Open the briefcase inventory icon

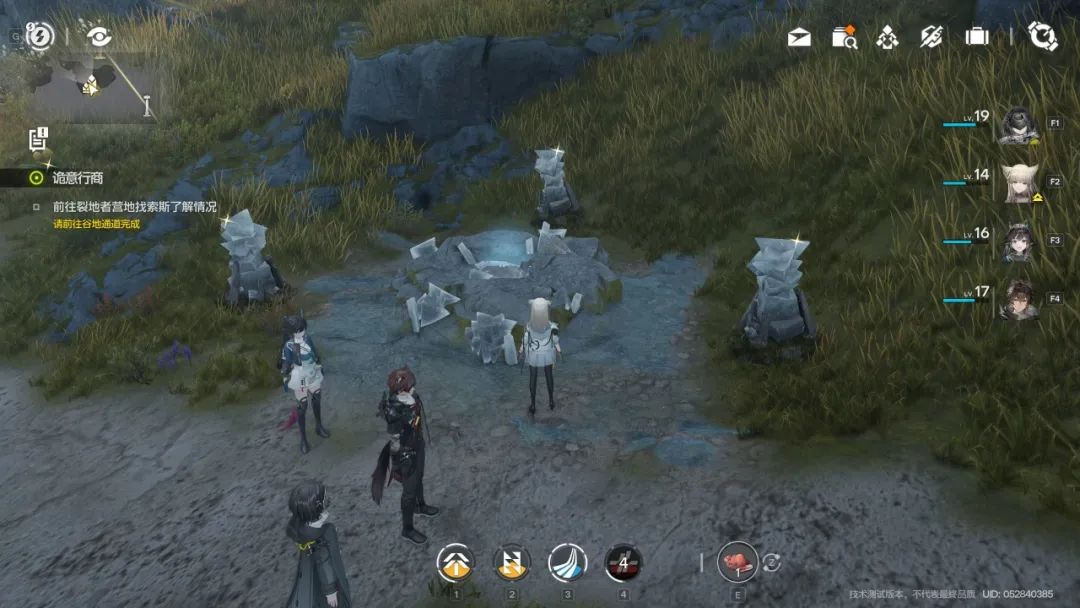977,37
